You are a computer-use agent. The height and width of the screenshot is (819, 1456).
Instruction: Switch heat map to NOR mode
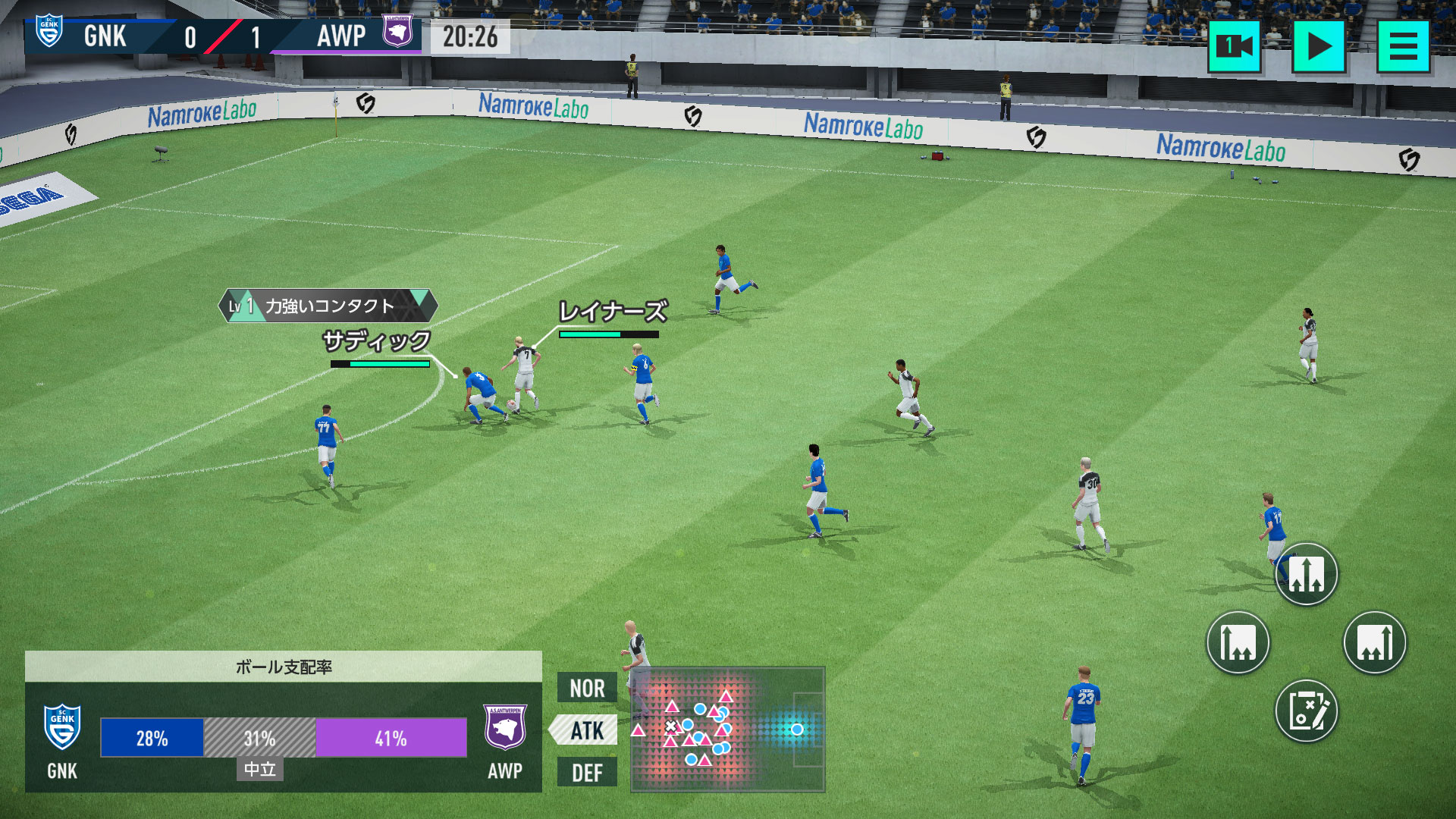click(x=585, y=689)
